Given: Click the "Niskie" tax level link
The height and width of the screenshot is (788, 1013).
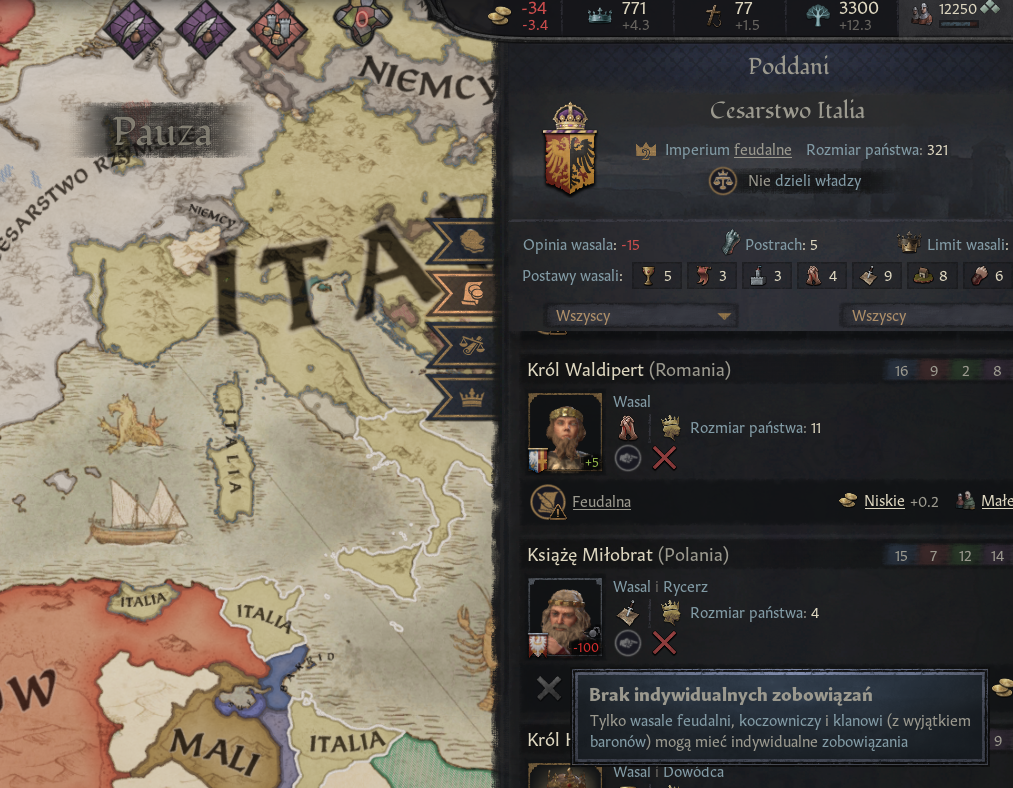Looking at the screenshot, I should [x=884, y=501].
